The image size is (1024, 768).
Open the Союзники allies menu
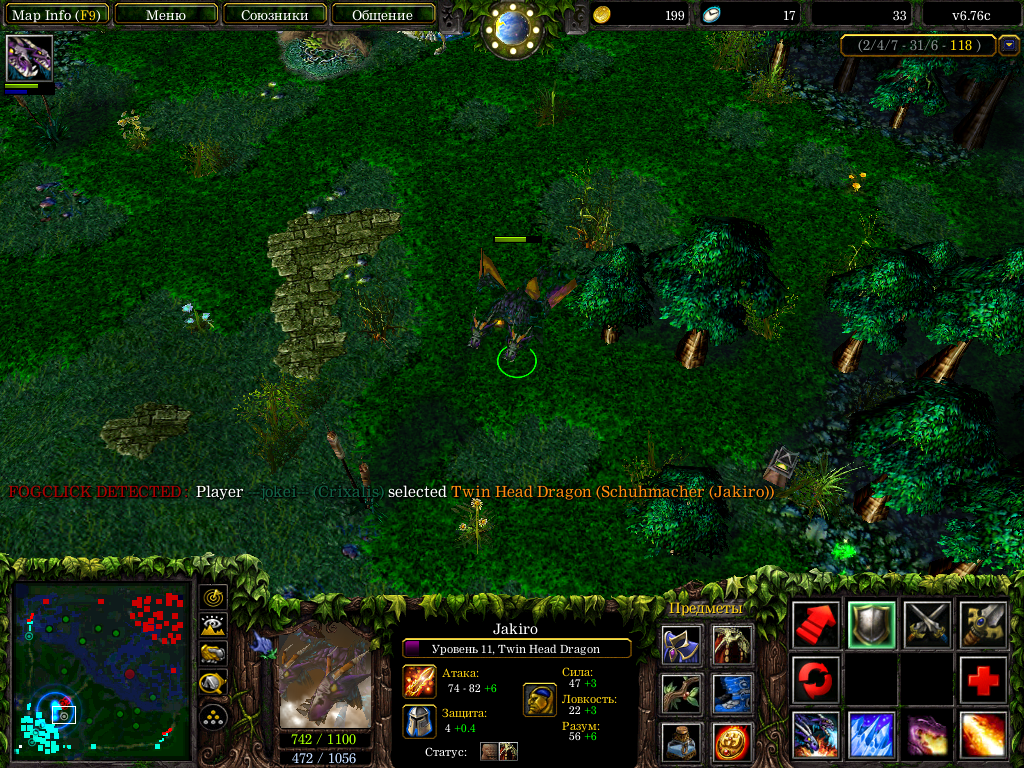point(274,15)
